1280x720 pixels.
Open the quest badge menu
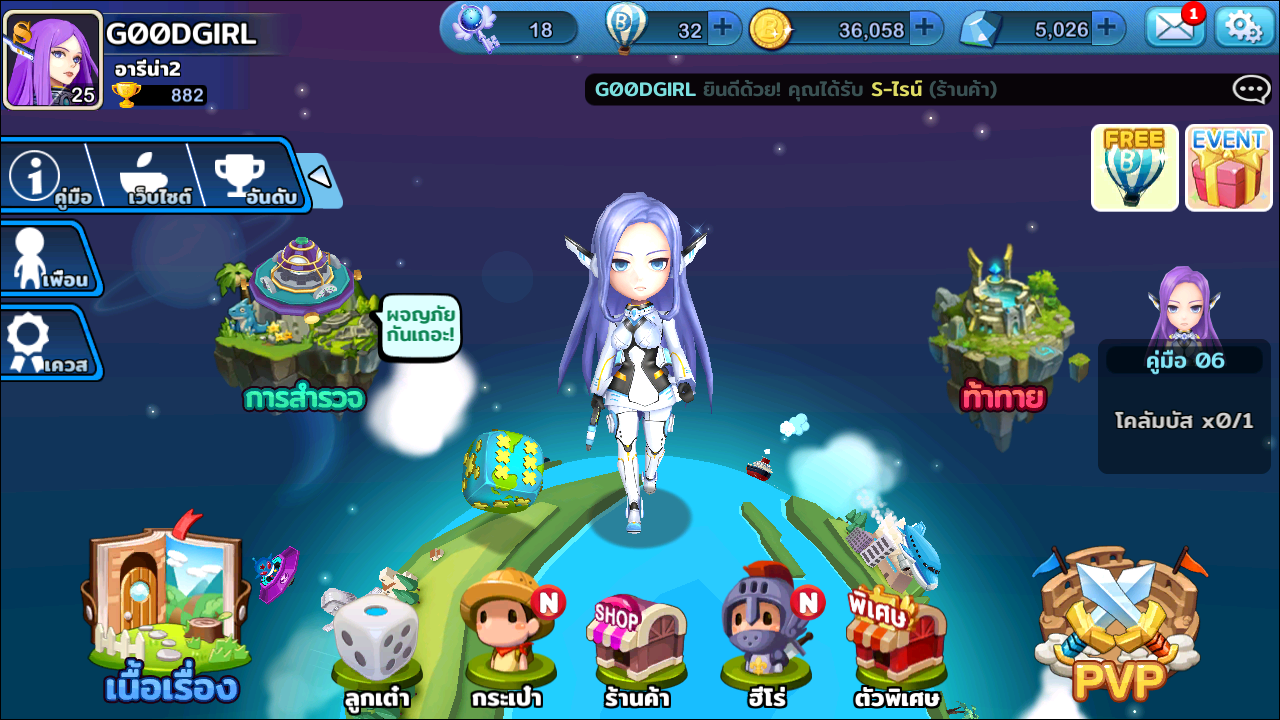tap(45, 343)
